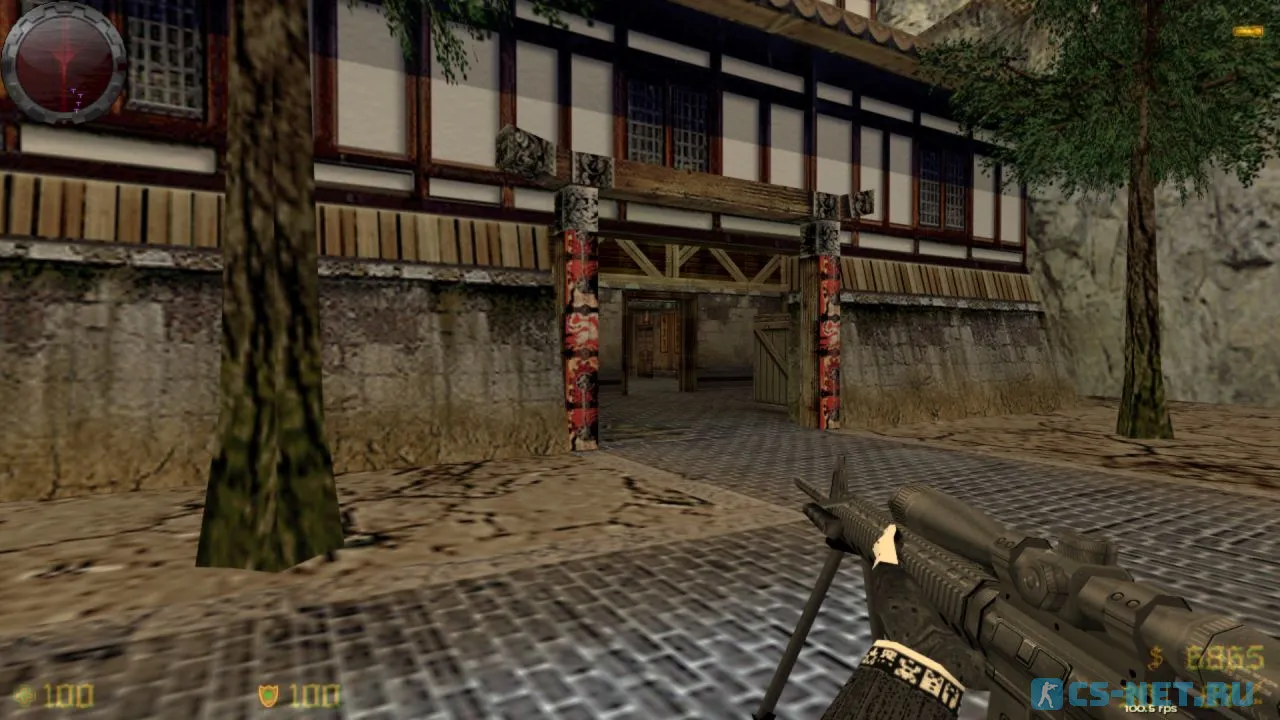Viewport: 1280px width, 720px height.
Task: Click the dollar sign next to the money counter
Action: (1154, 660)
